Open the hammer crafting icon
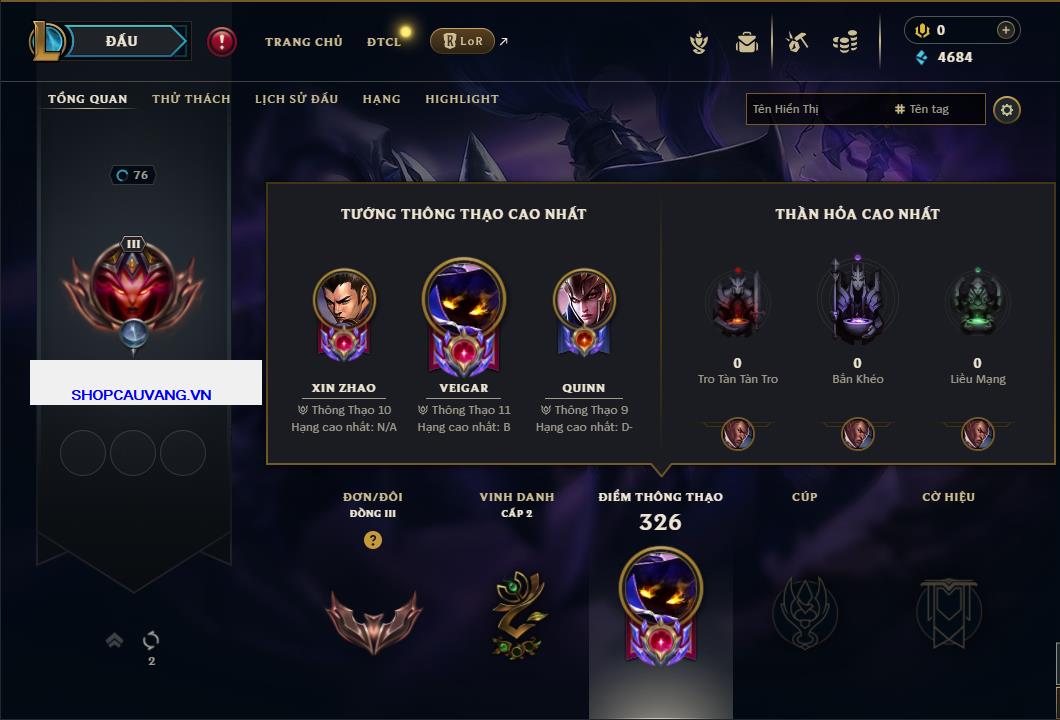Viewport: 1060px width, 720px height. coord(797,42)
